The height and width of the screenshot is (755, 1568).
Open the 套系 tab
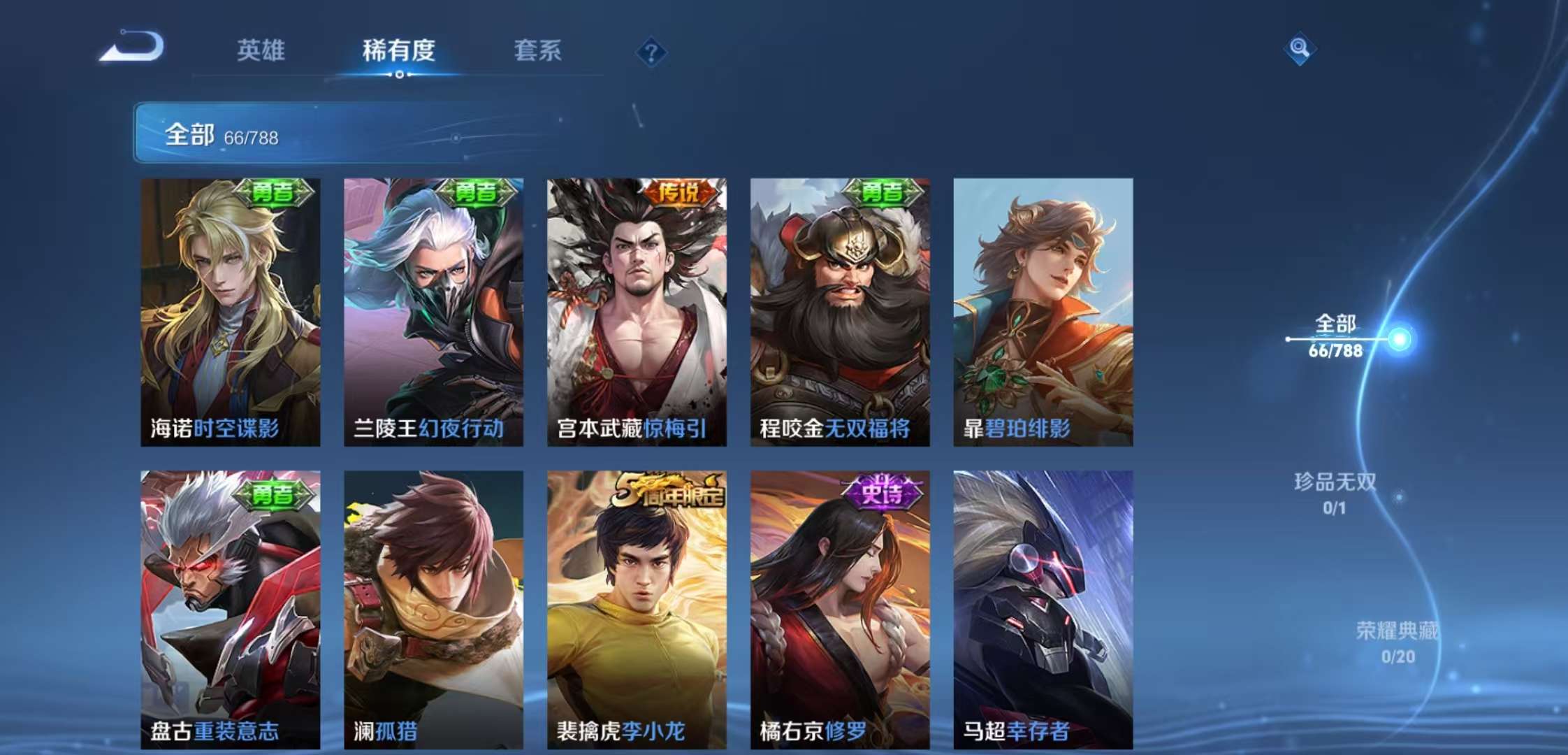[538, 50]
